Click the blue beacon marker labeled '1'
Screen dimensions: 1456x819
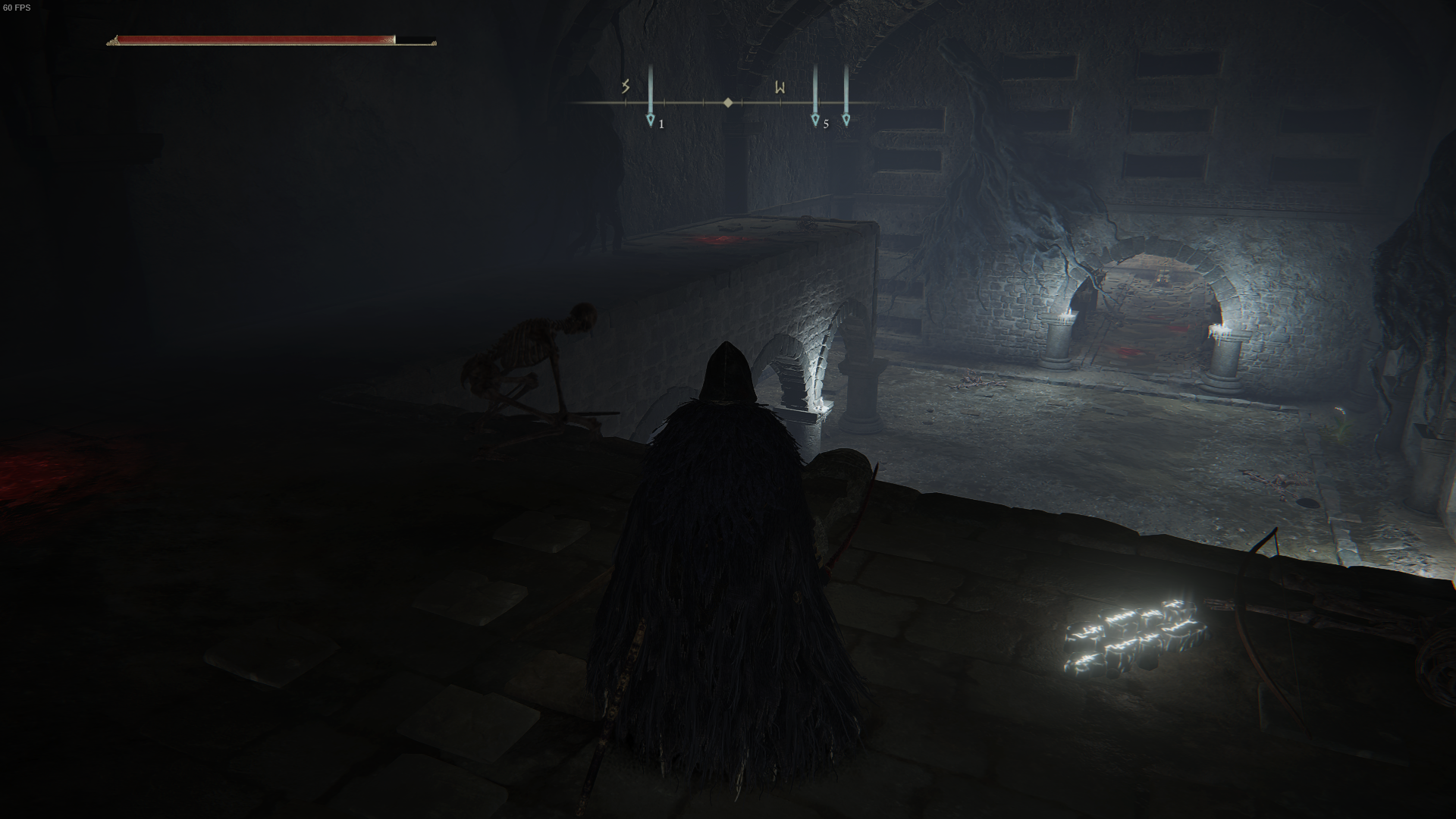650,118
